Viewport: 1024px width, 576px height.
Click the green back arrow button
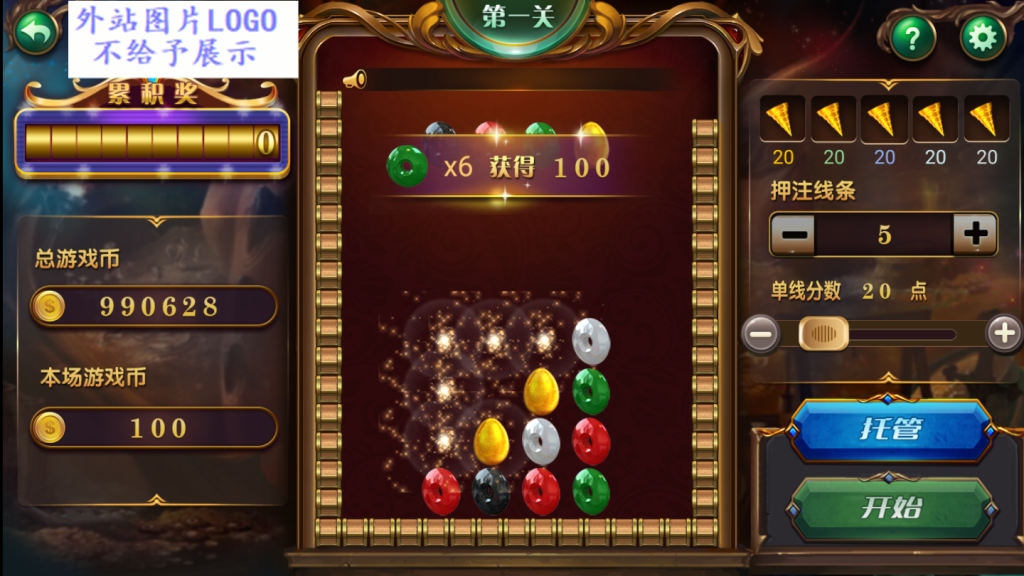pos(35,32)
